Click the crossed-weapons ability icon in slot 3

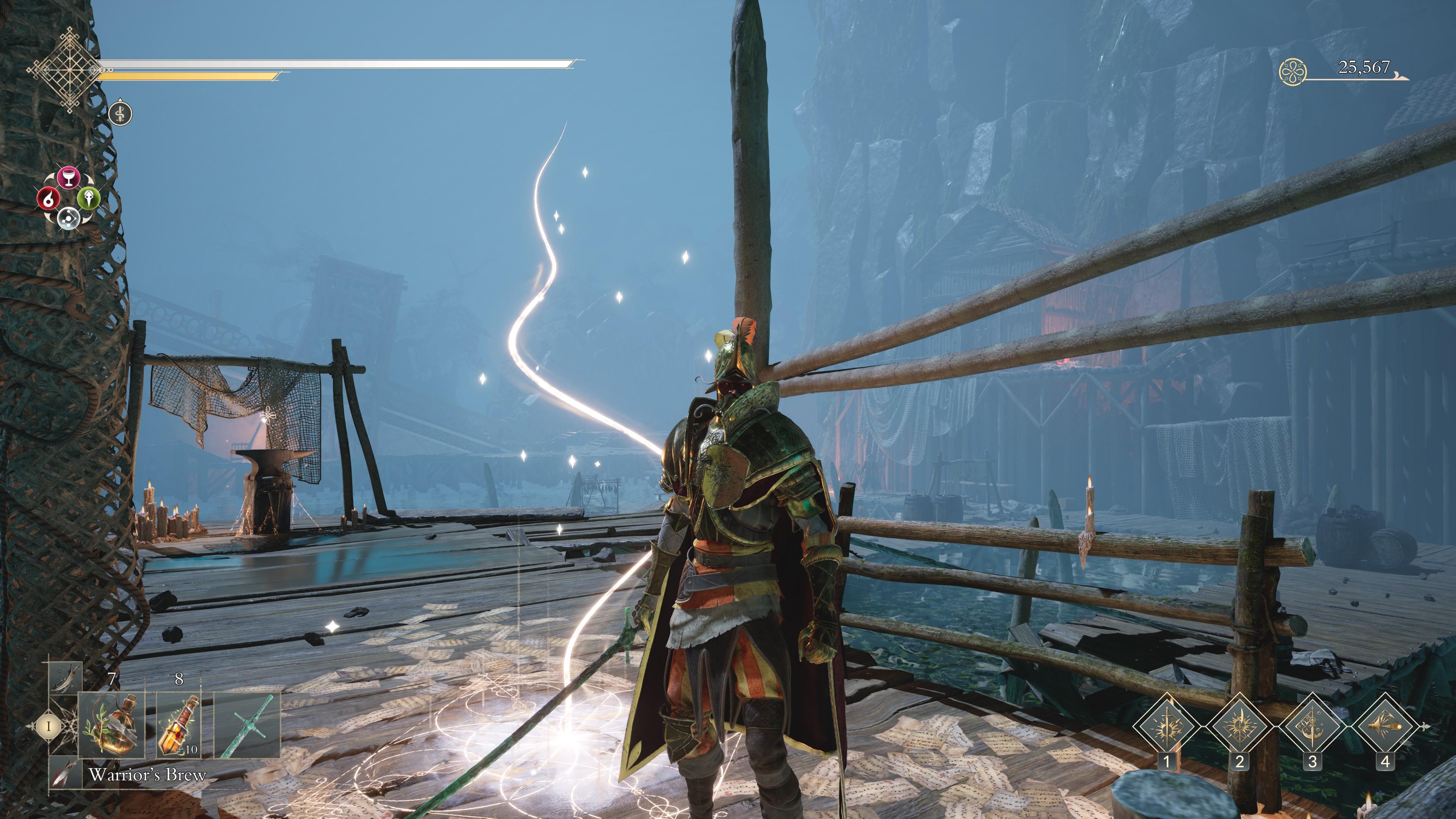1312,726
